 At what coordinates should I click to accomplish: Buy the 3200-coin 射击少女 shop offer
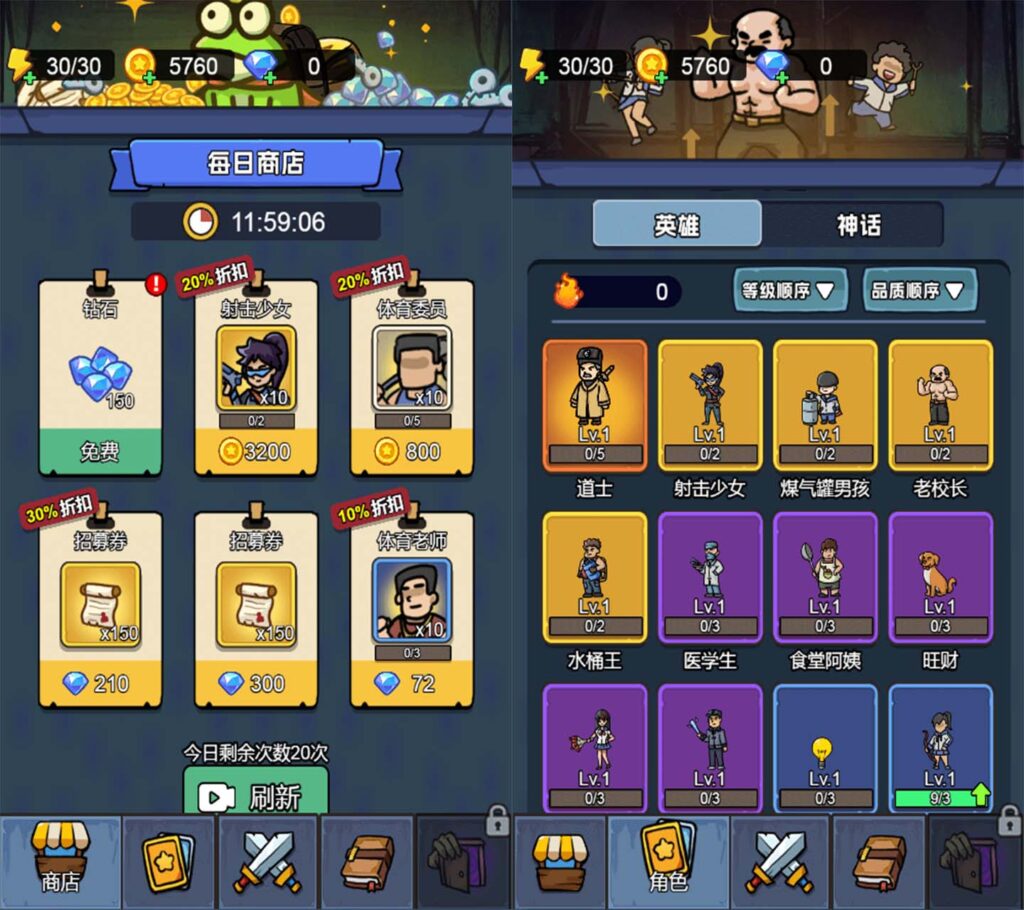click(x=255, y=451)
